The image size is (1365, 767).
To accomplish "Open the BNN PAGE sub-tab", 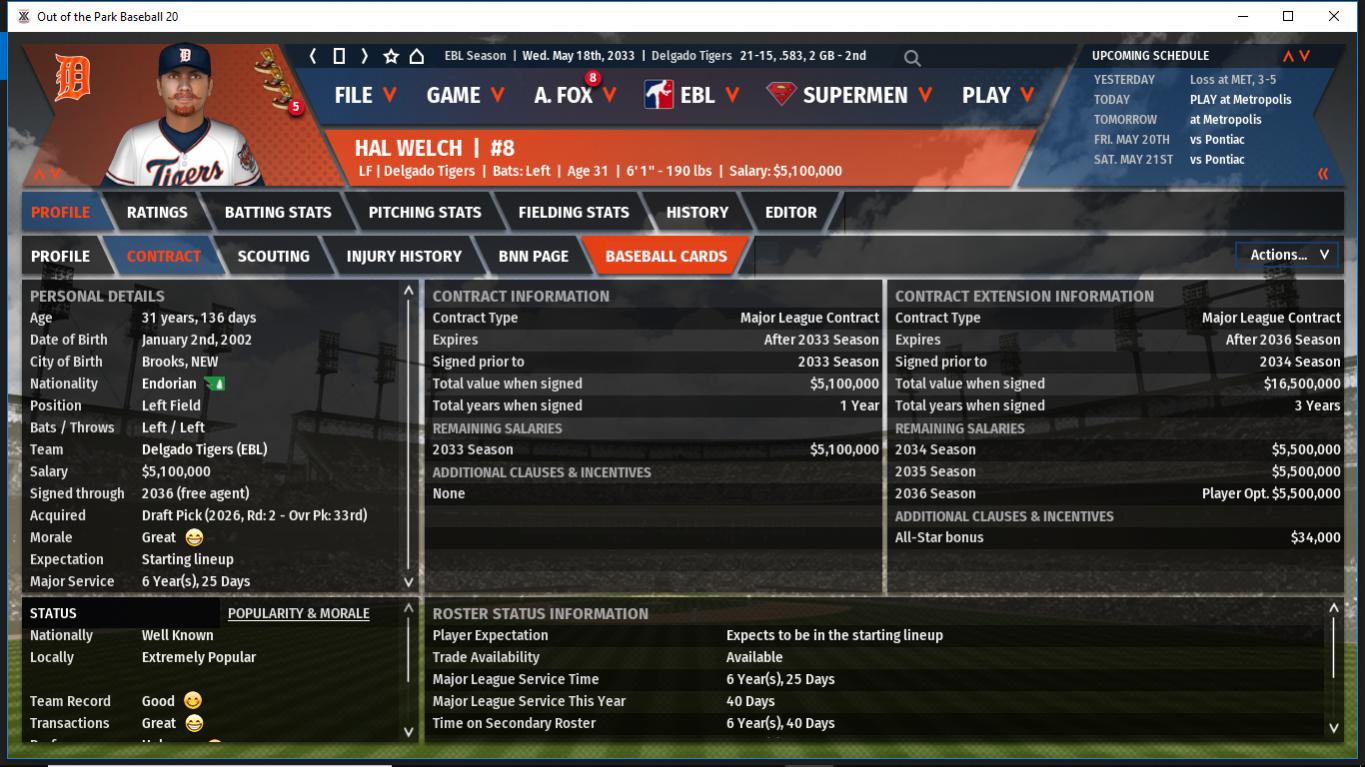I will tap(533, 256).
